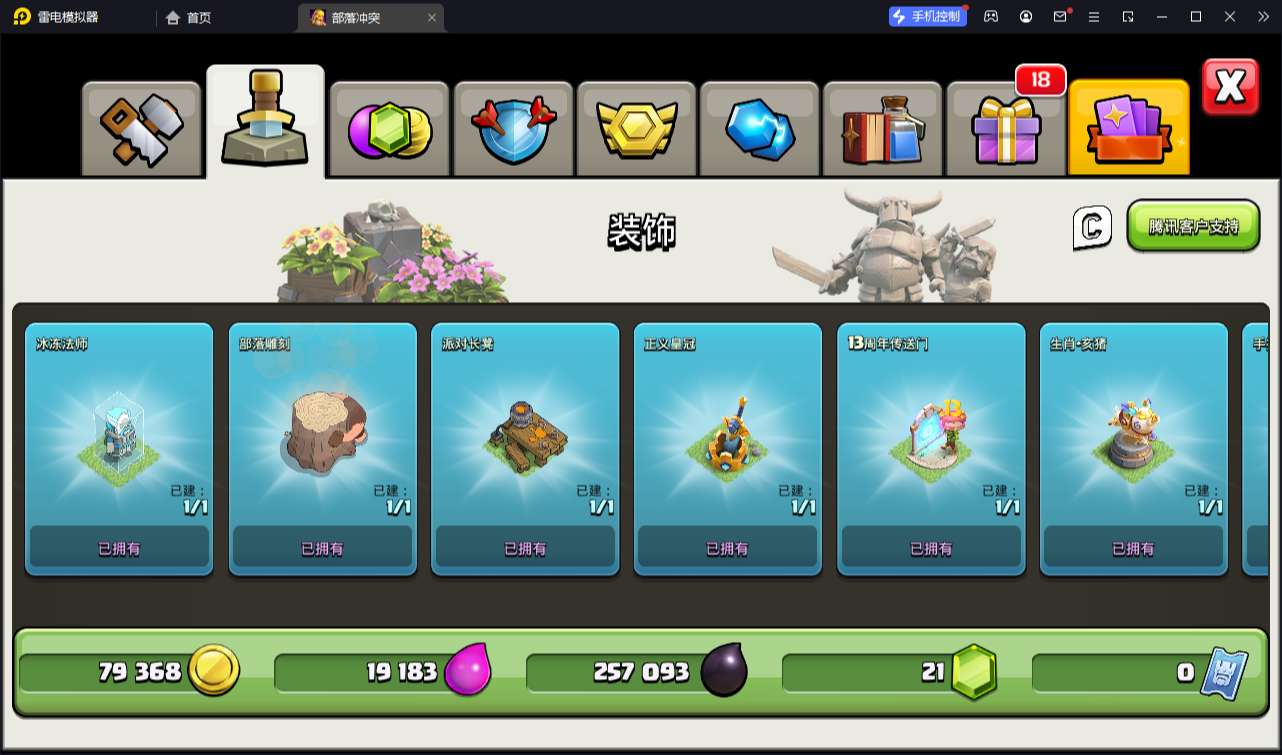Switch to the shield with arrows tab
1282x755 pixels.
513,129
